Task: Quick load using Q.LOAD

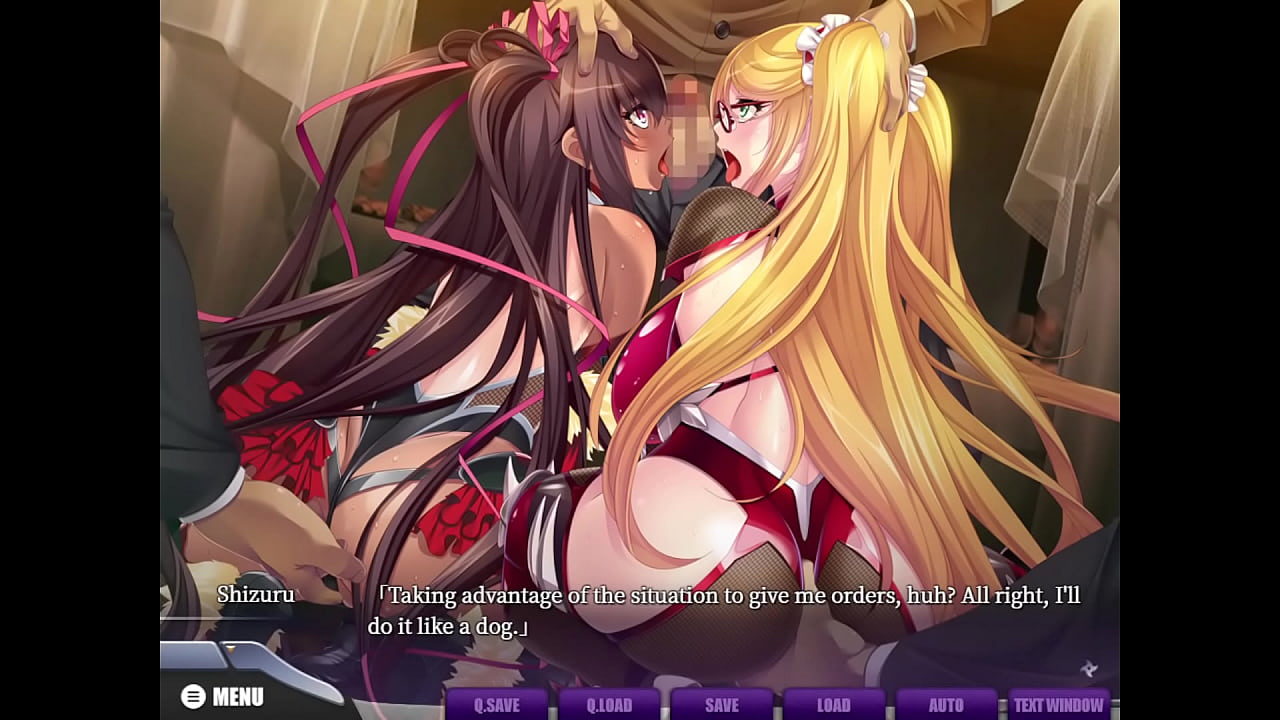Action: (609, 704)
